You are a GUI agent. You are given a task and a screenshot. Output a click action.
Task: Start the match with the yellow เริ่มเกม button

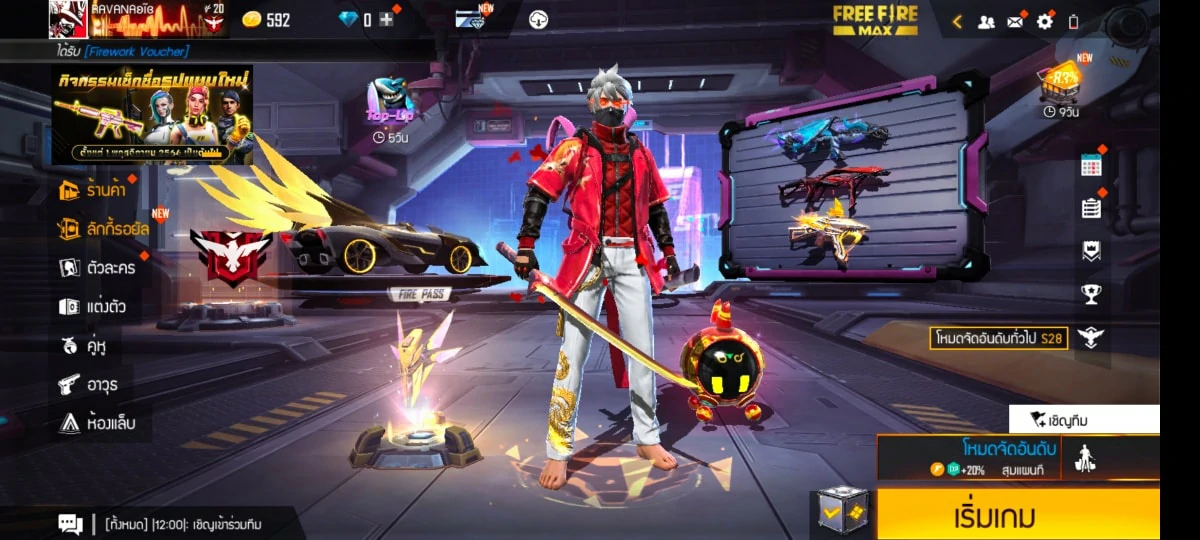[1017, 515]
